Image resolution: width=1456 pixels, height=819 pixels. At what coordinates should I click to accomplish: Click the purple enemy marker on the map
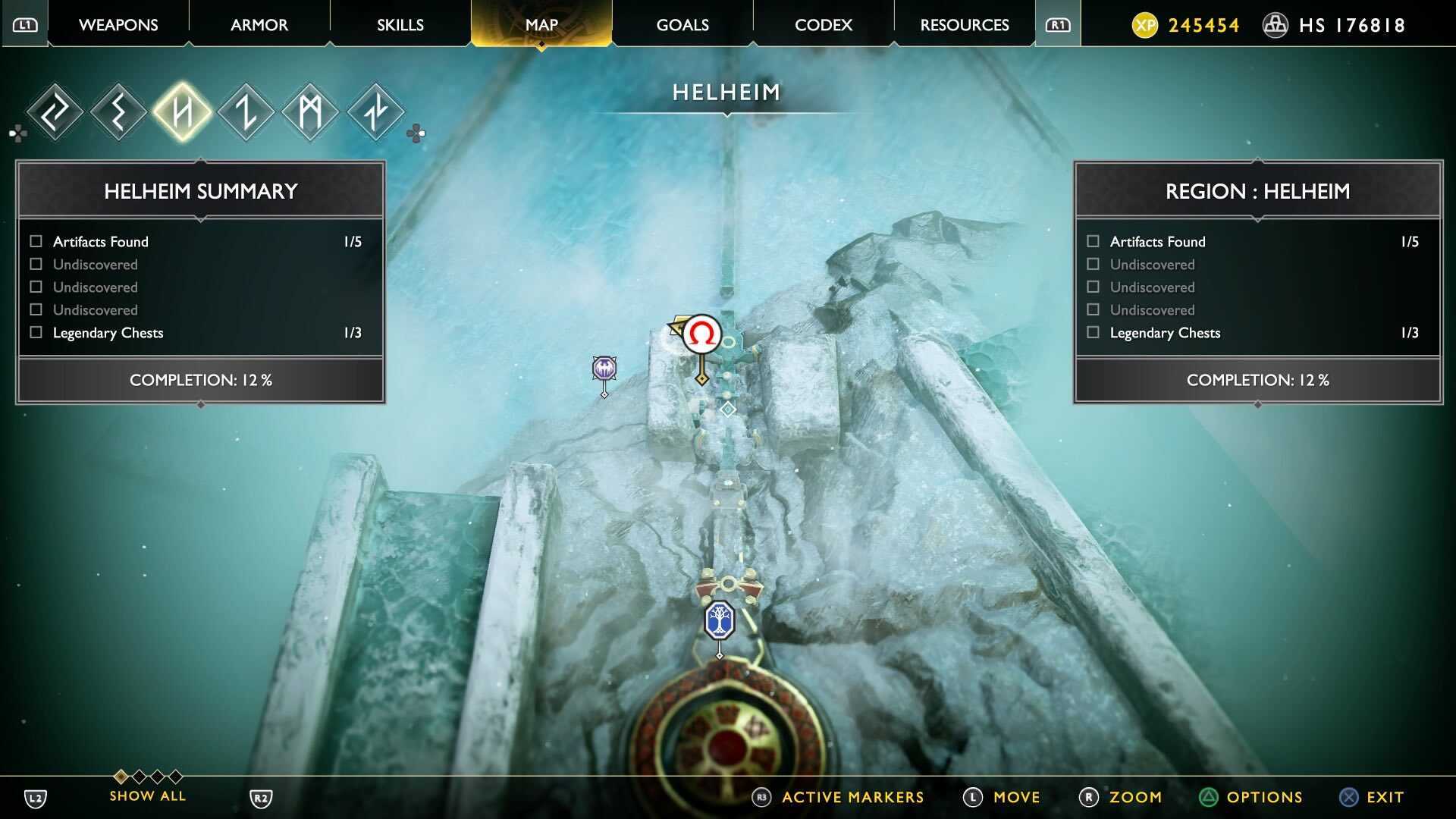pyautogui.click(x=603, y=369)
